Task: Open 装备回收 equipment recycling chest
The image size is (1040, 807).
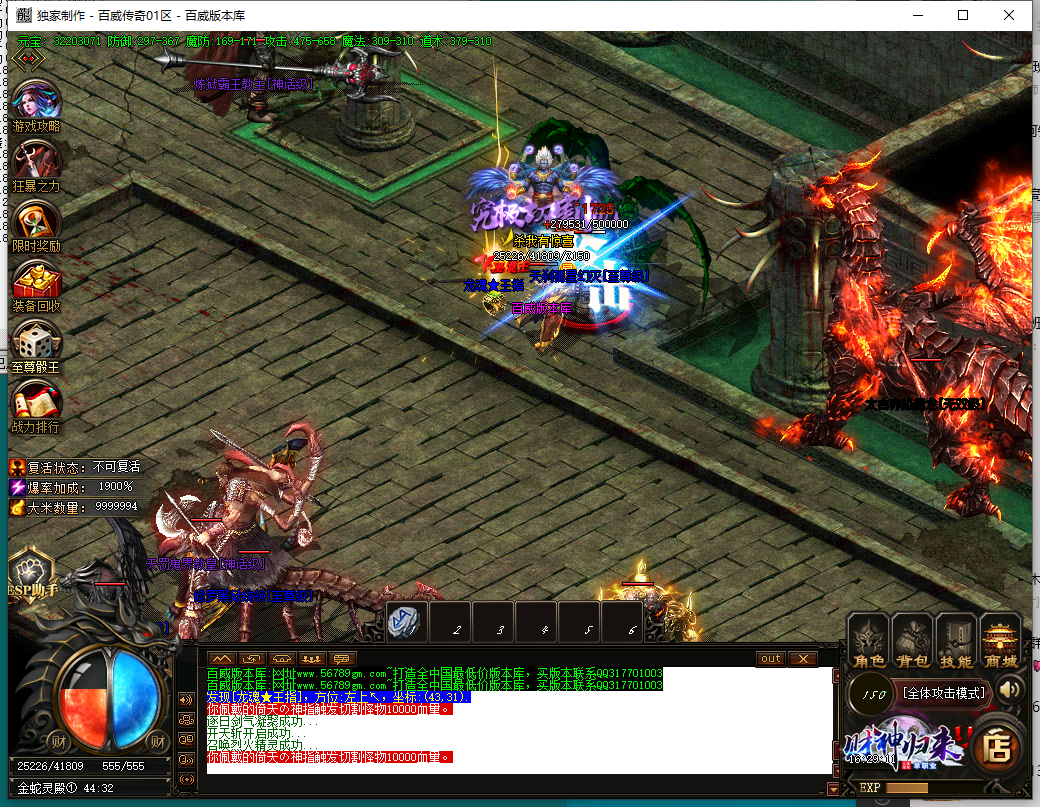Action: (x=37, y=284)
